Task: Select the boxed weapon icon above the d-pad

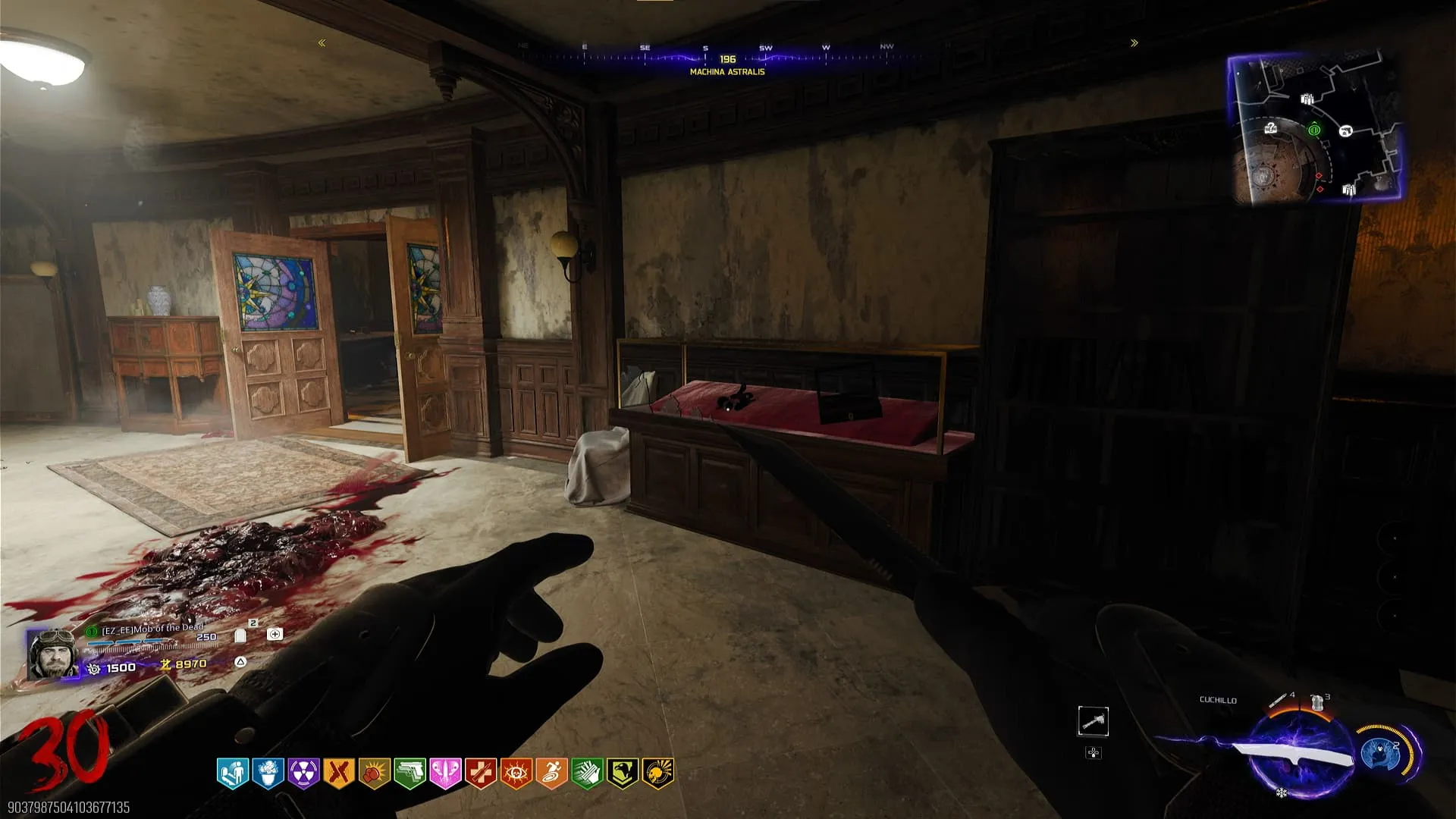Action: (x=1093, y=721)
